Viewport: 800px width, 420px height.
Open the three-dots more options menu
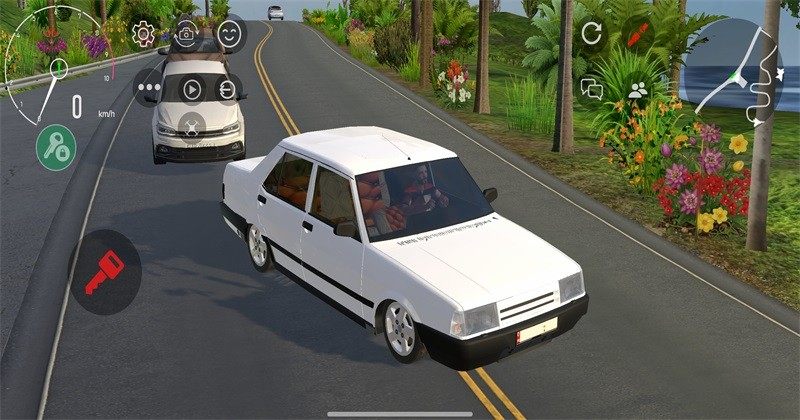[151, 89]
